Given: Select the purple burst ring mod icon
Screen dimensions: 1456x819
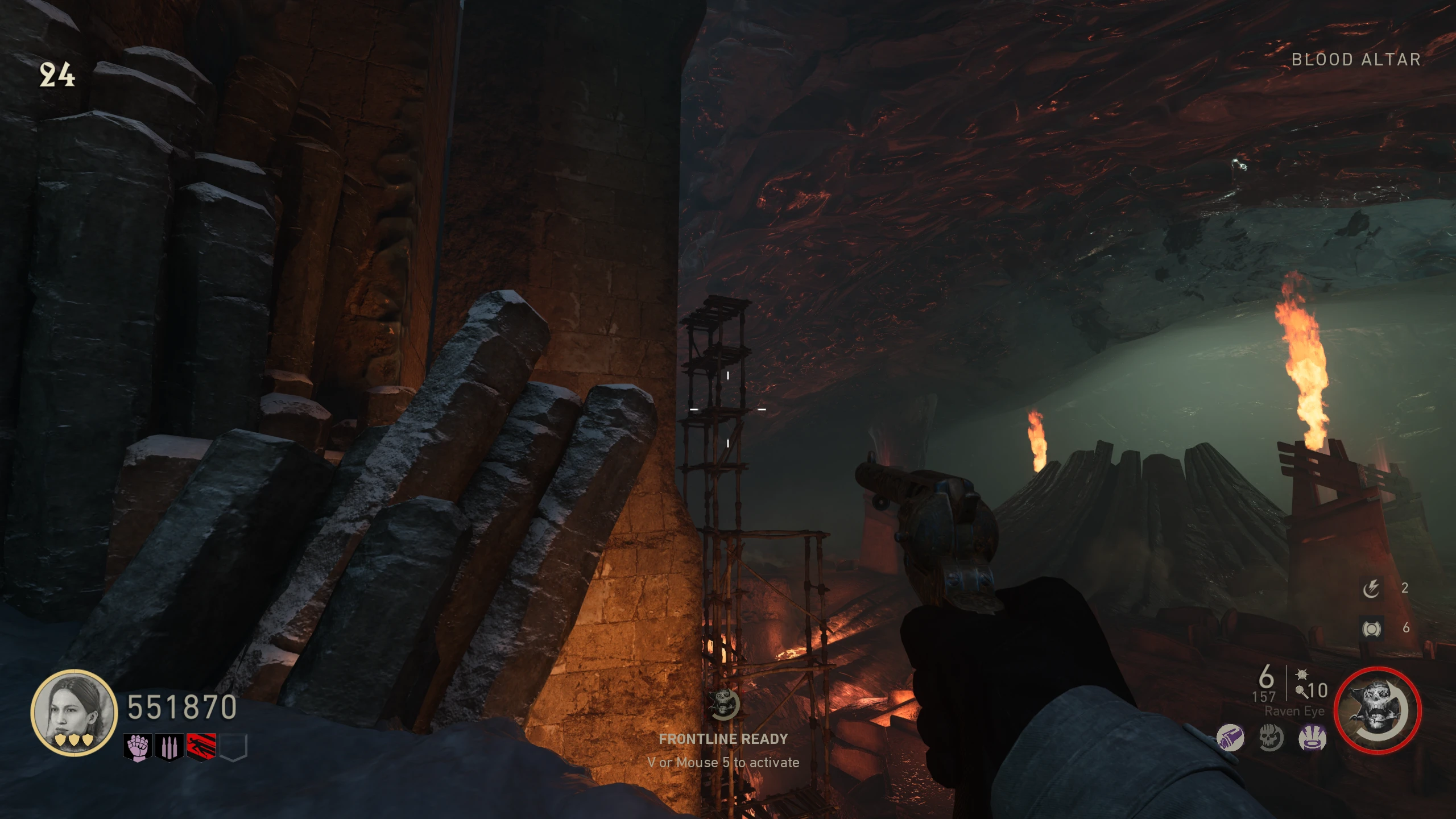Looking at the screenshot, I should (x=1312, y=739).
